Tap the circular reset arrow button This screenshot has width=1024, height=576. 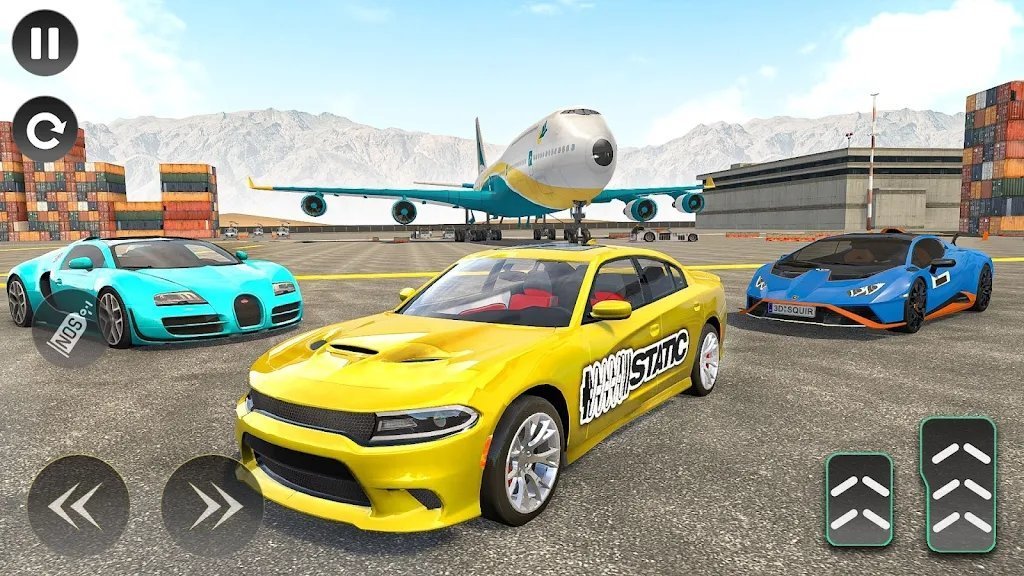[x=45, y=129]
